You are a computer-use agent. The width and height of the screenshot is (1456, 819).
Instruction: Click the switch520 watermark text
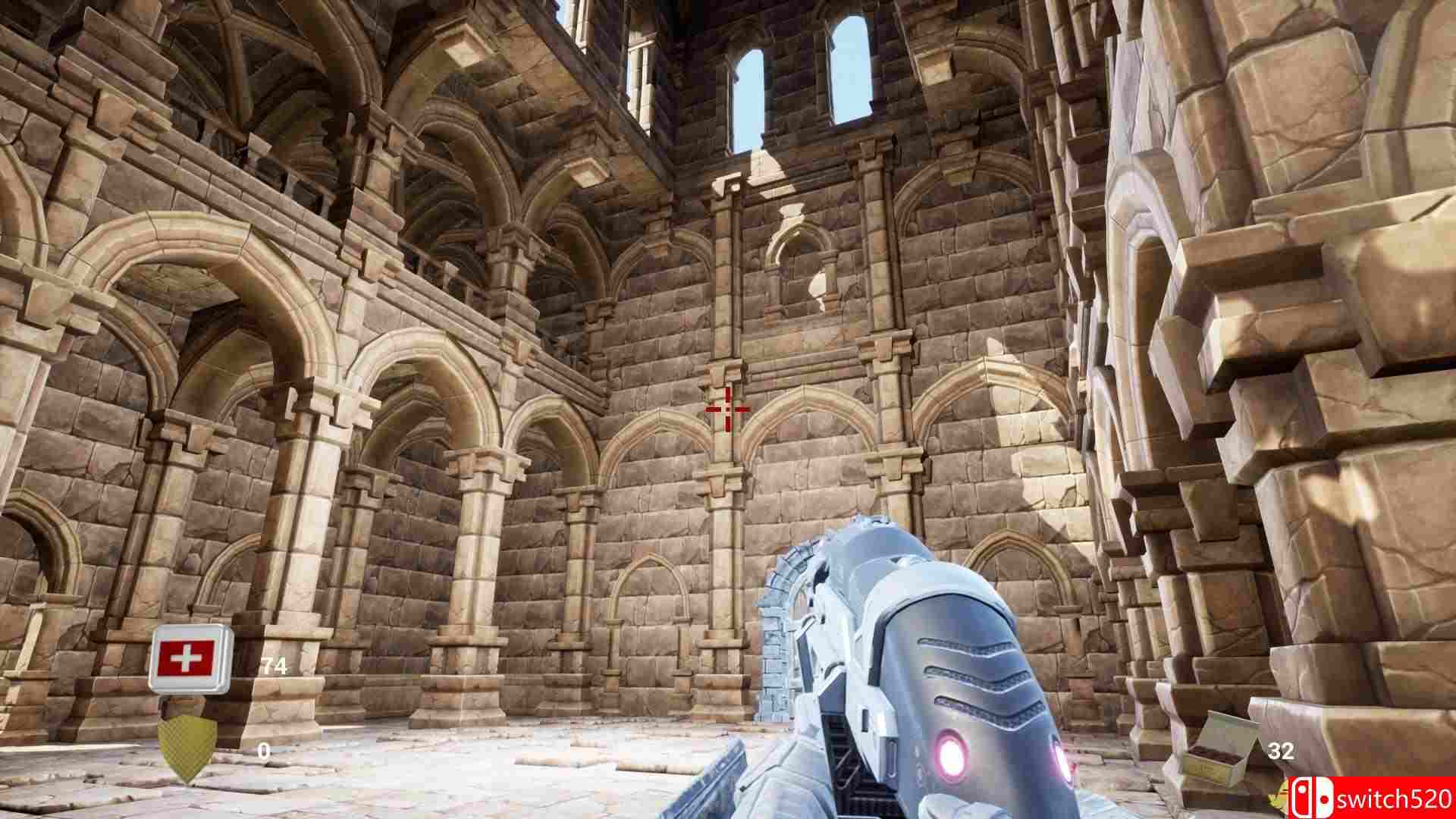pos(1395,798)
